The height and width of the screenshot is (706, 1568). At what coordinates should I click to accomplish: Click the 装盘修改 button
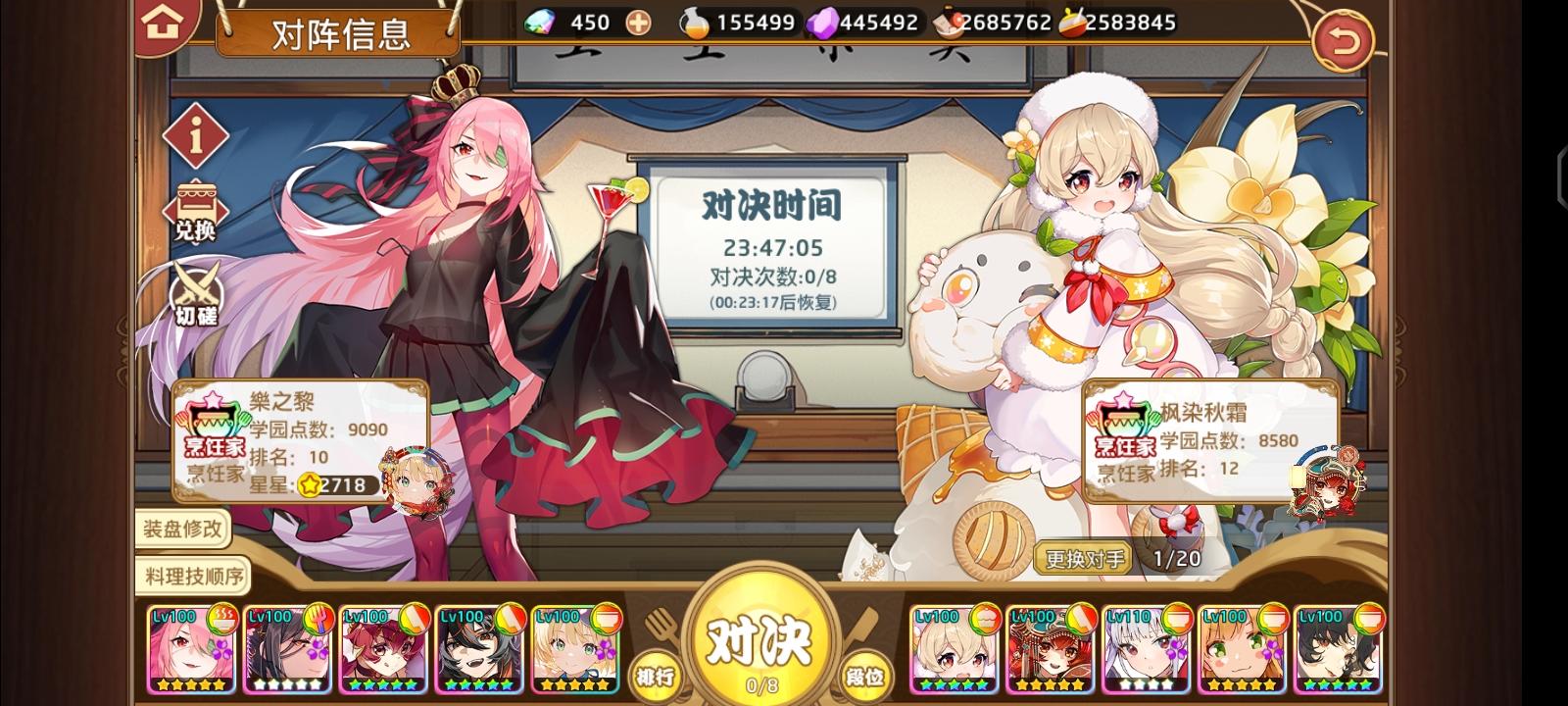[x=182, y=529]
